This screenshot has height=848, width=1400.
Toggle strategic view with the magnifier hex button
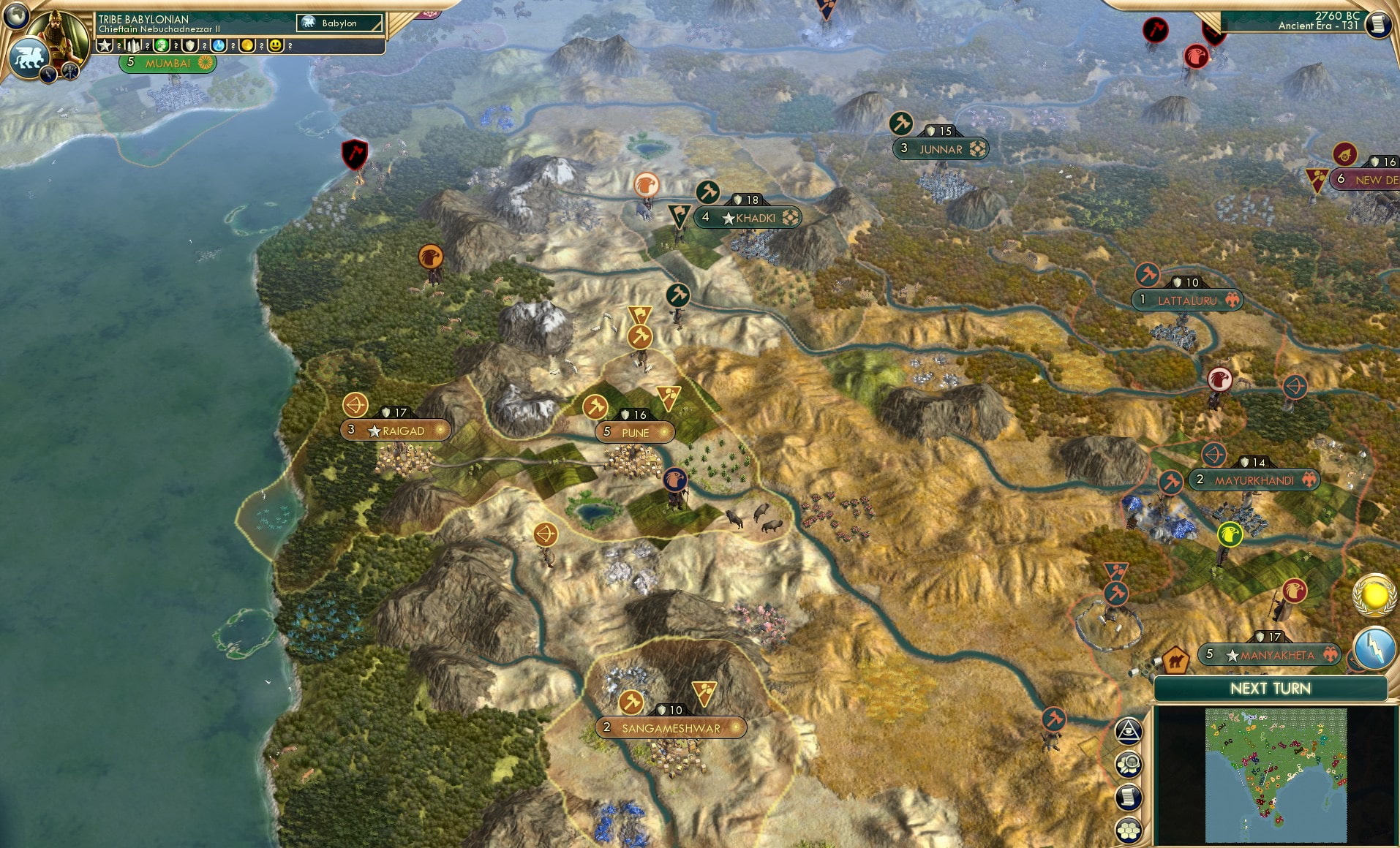[x=1129, y=762]
